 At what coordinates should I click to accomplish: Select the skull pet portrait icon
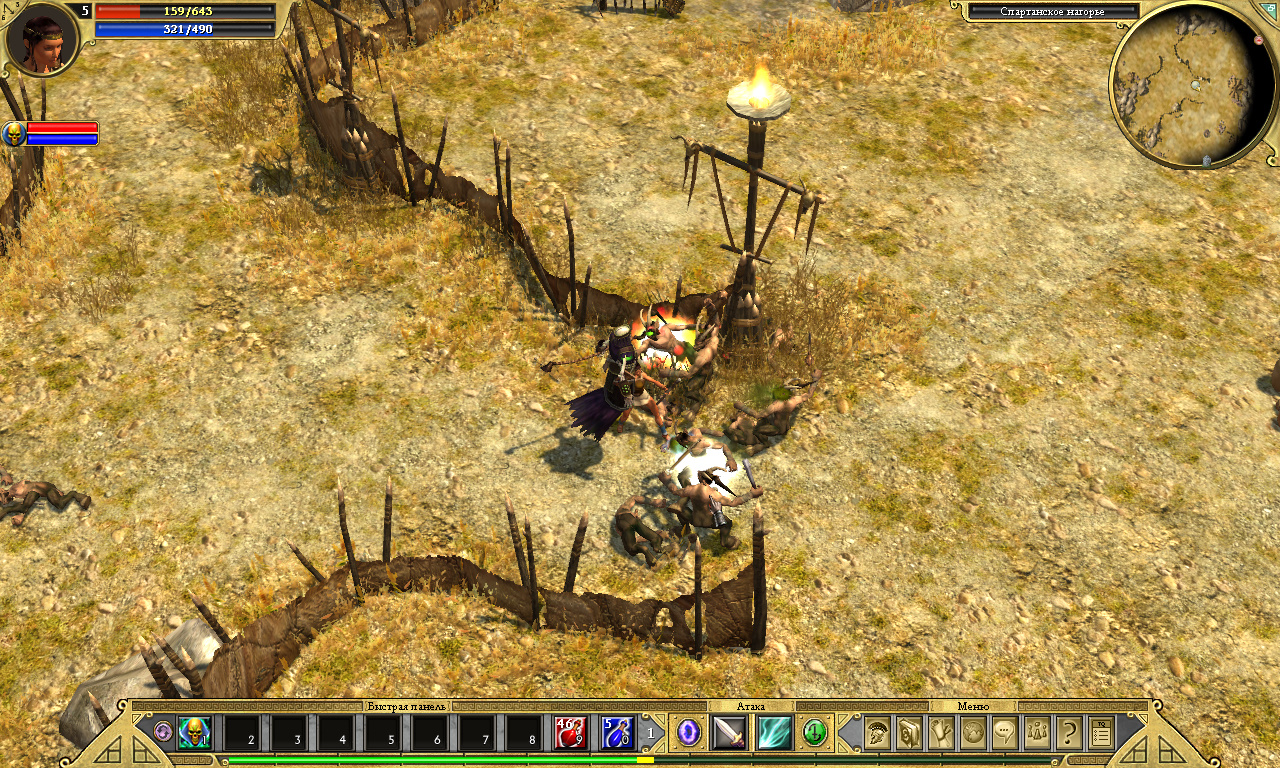point(14,134)
